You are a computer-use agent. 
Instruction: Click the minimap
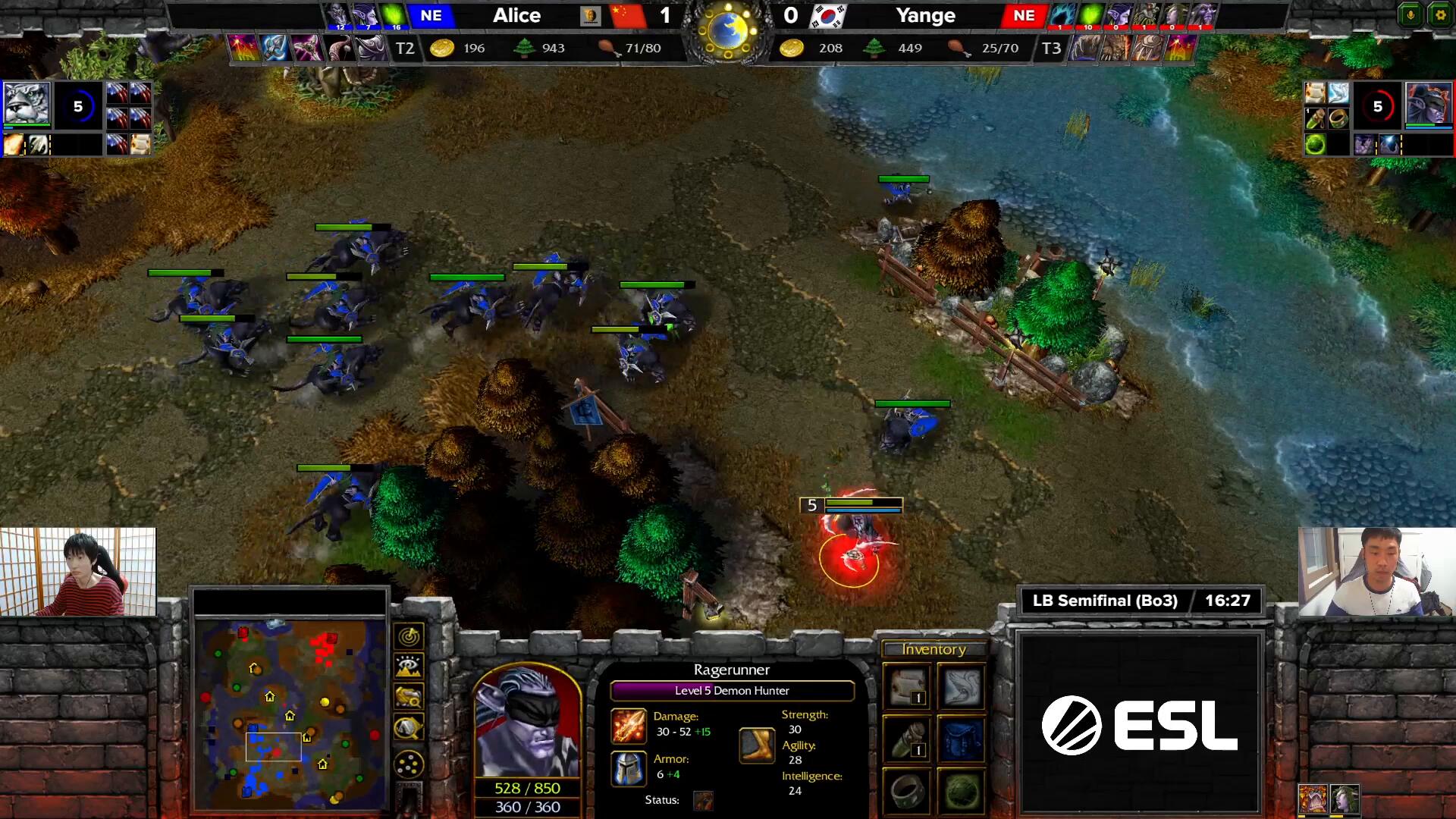pos(290,714)
